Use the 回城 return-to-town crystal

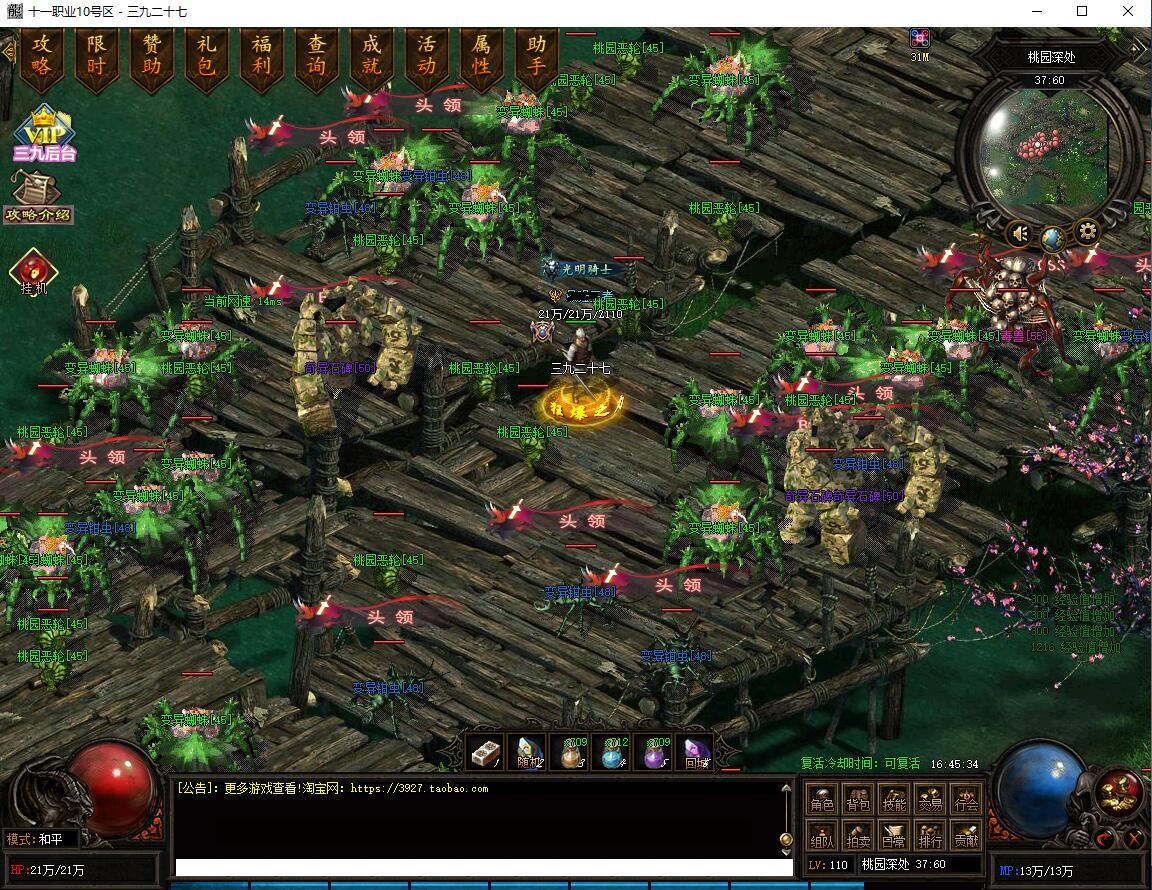pyautogui.click(x=695, y=753)
